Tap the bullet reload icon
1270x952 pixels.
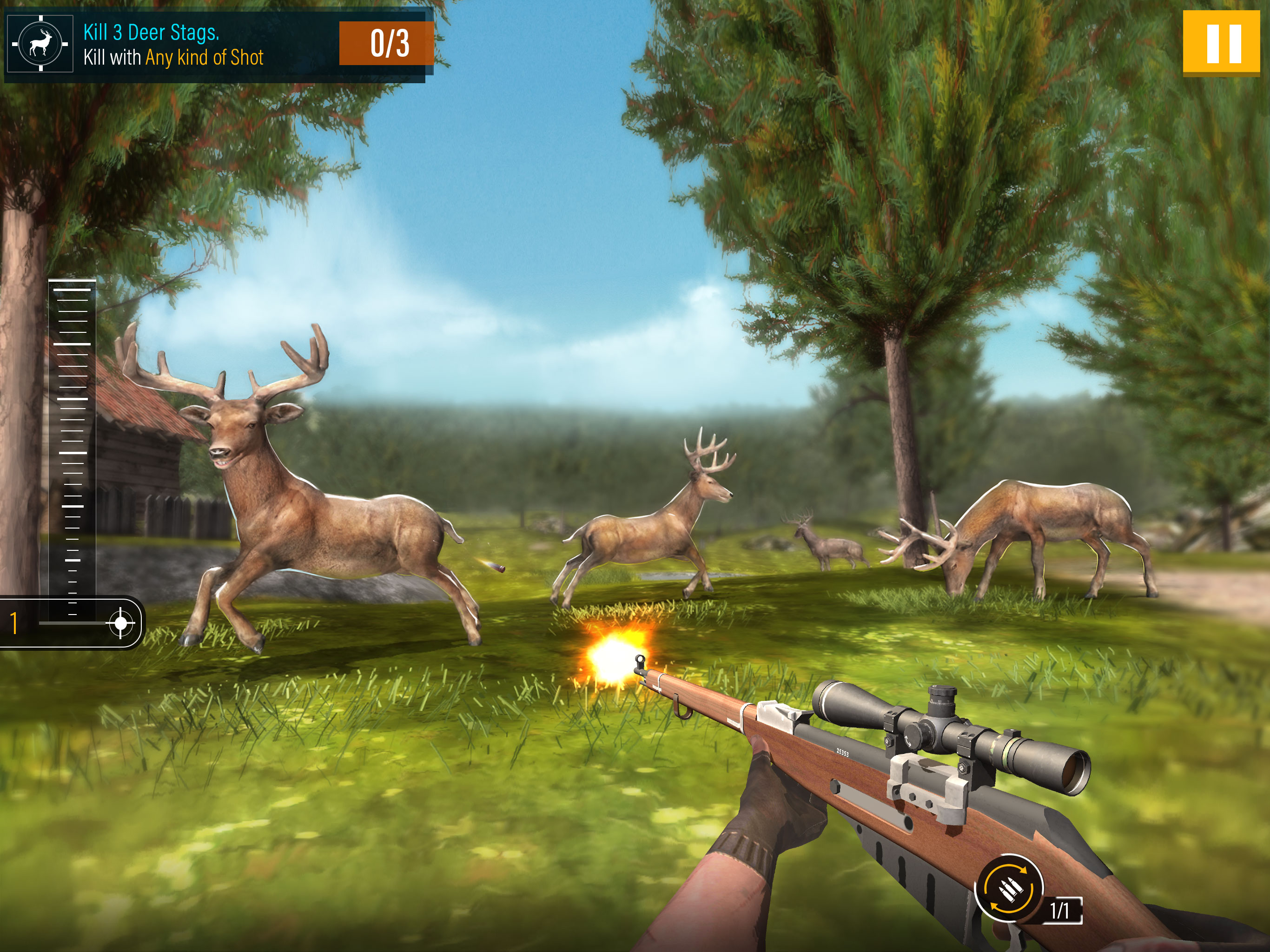(x=1009, y=889)
